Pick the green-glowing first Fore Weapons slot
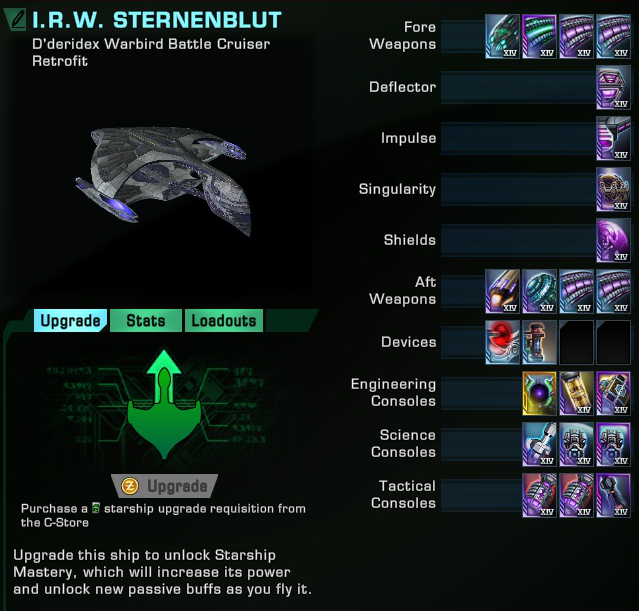Image resolution: width=639 pixels, height=611 pixels. click(502, 36)
